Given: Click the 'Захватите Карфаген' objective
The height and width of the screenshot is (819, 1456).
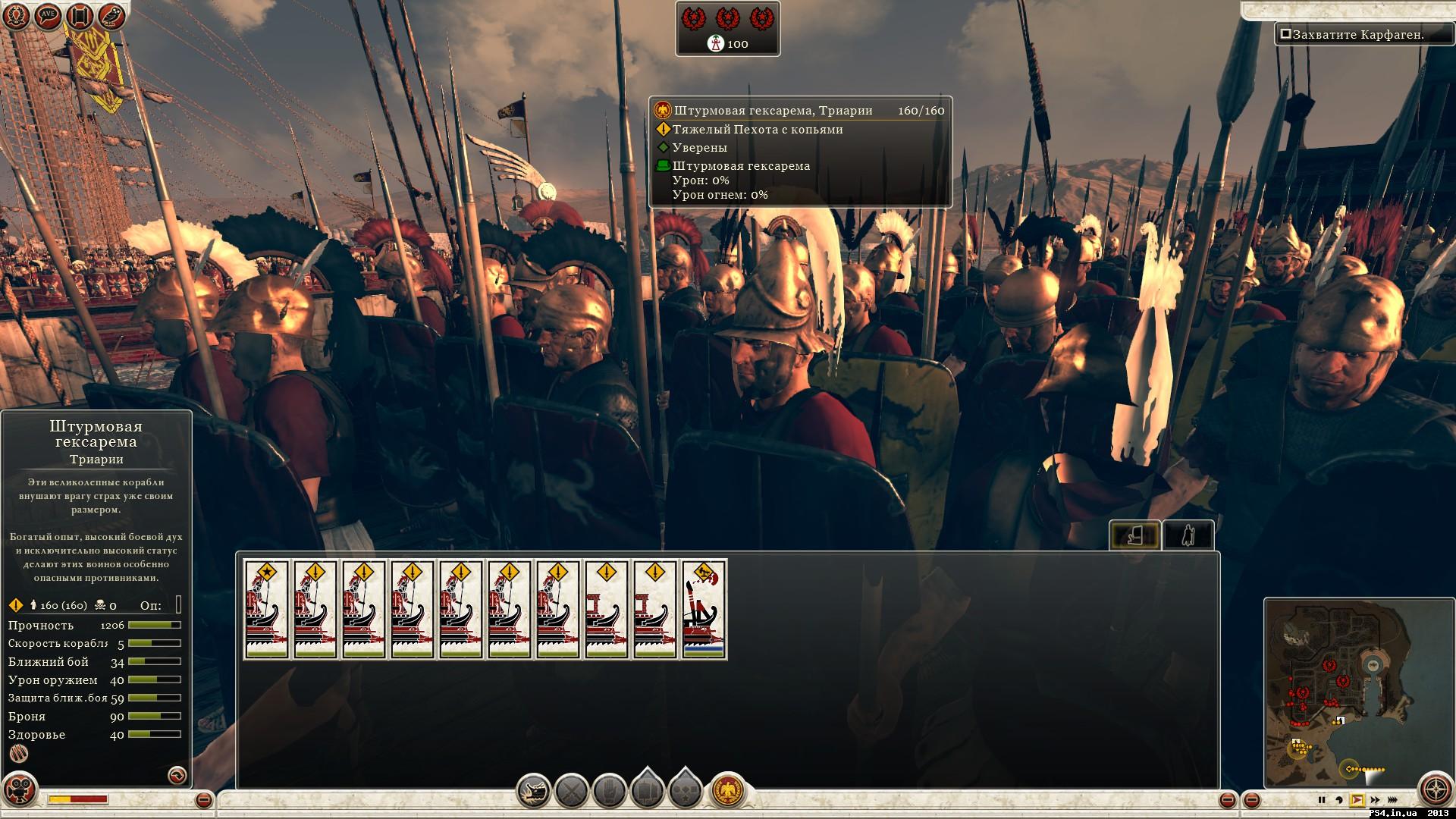Looking at the screenshot, I should pos(1357,35).
